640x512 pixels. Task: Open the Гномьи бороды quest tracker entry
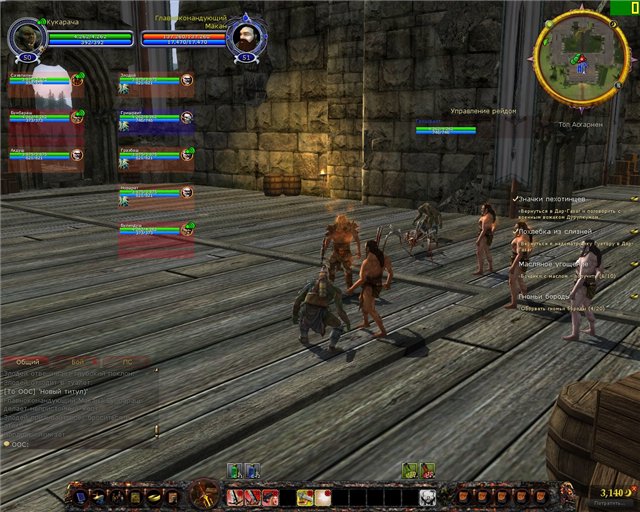coord(546,297)
